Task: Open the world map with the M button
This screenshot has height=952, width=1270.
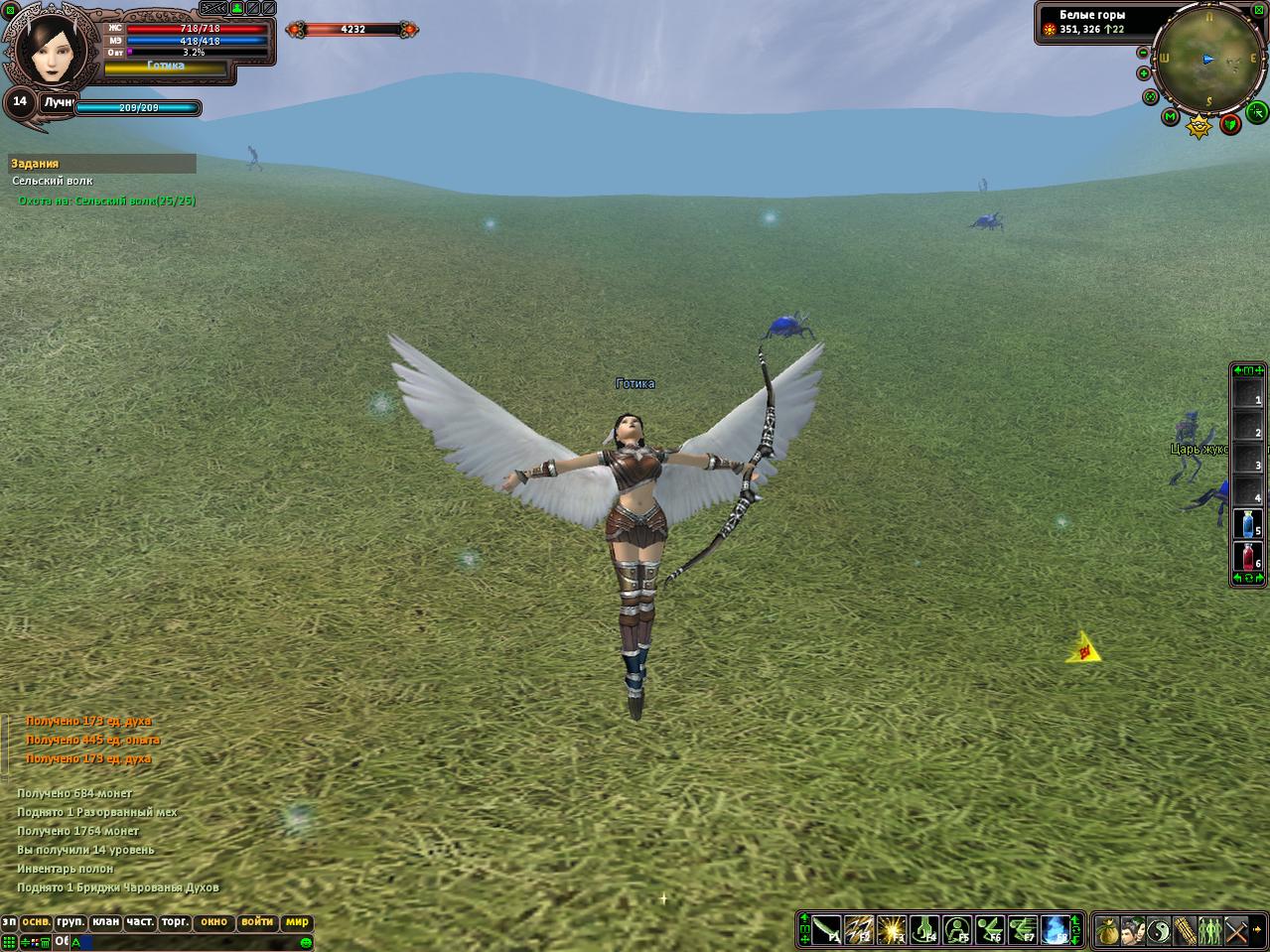Action: click(1171, 118)
